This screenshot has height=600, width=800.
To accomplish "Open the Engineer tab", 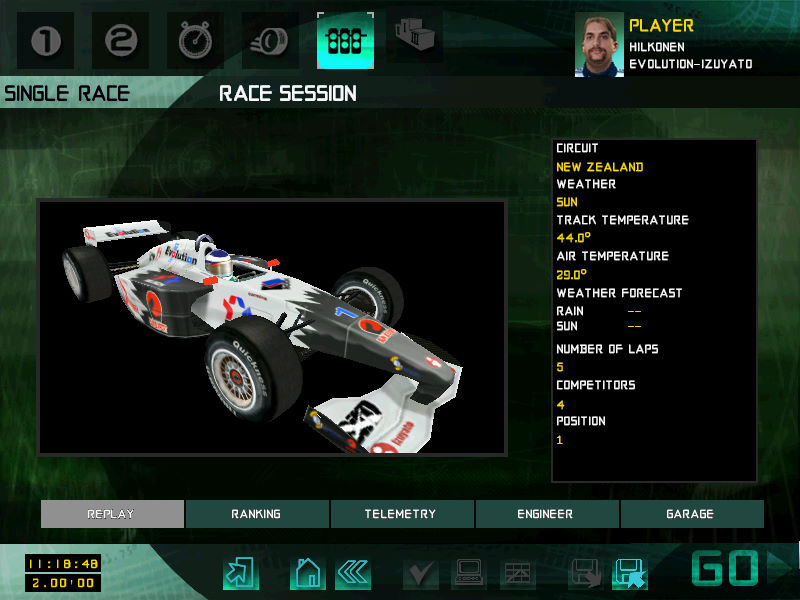I will pyautogui.click(x=545, y=514).
